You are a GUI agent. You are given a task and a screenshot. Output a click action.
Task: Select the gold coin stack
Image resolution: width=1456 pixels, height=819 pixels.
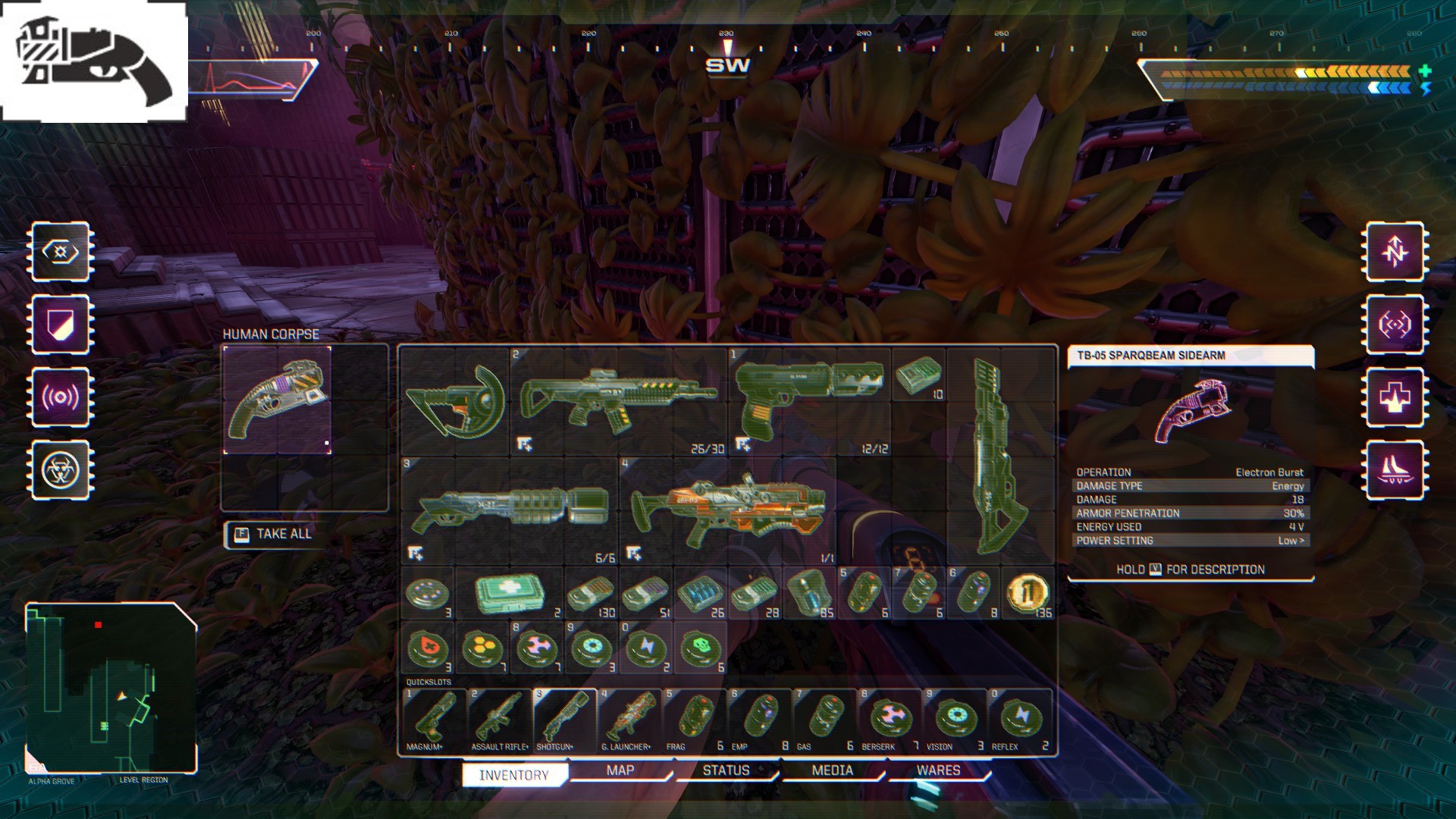tap(1028, 593)
